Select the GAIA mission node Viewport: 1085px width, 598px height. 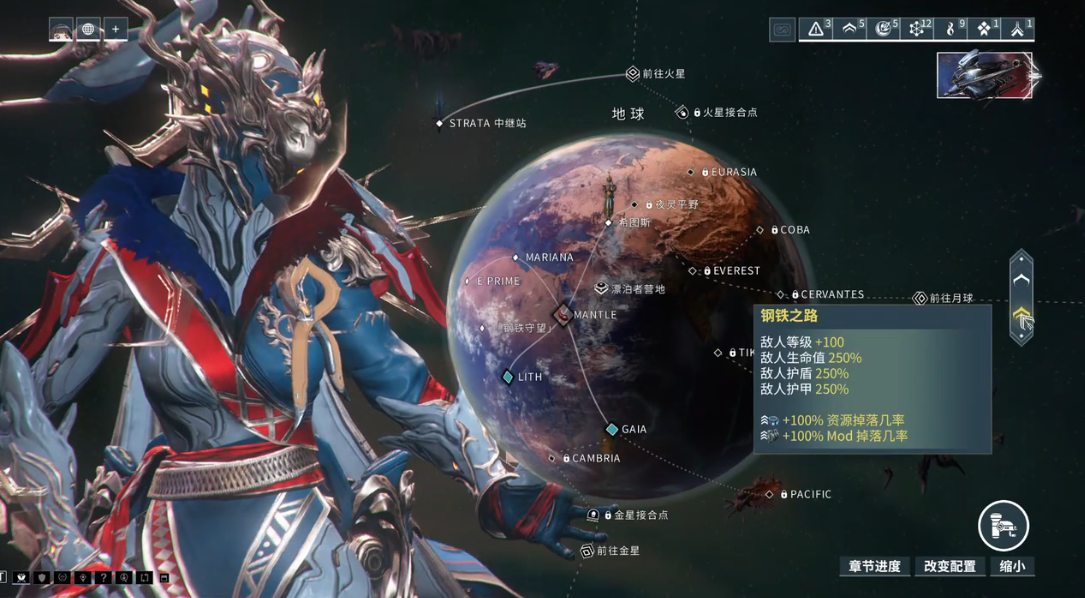[612, 429]
